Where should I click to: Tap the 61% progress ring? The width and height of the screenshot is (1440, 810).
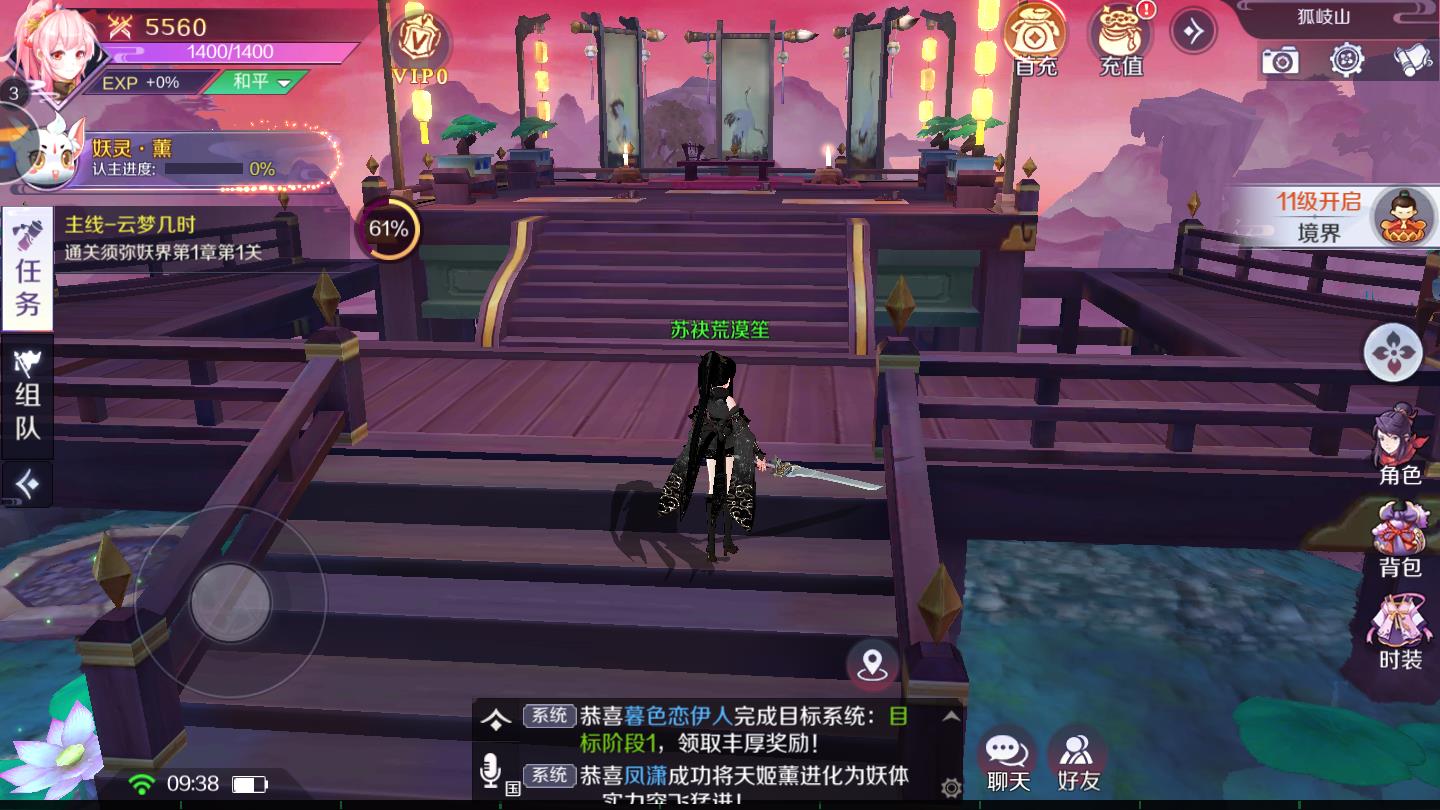tap(390, 229)
